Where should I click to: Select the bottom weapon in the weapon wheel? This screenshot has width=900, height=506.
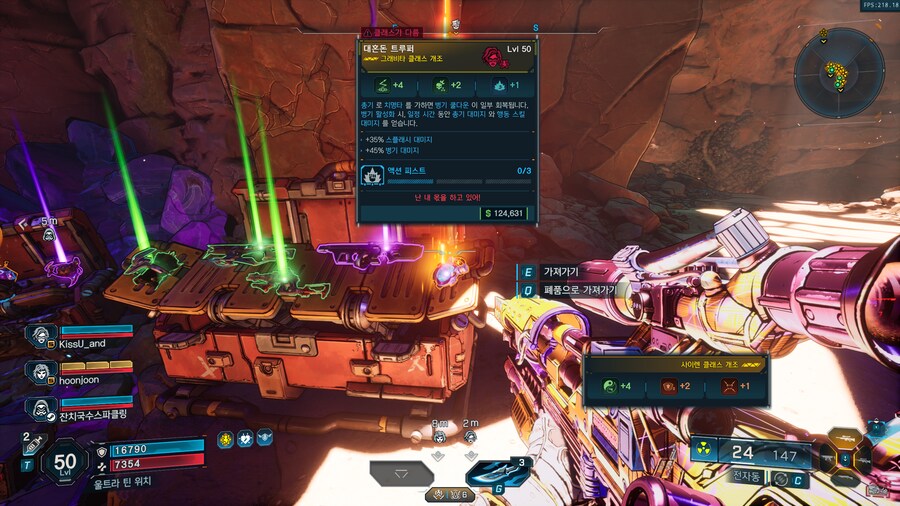845,480
